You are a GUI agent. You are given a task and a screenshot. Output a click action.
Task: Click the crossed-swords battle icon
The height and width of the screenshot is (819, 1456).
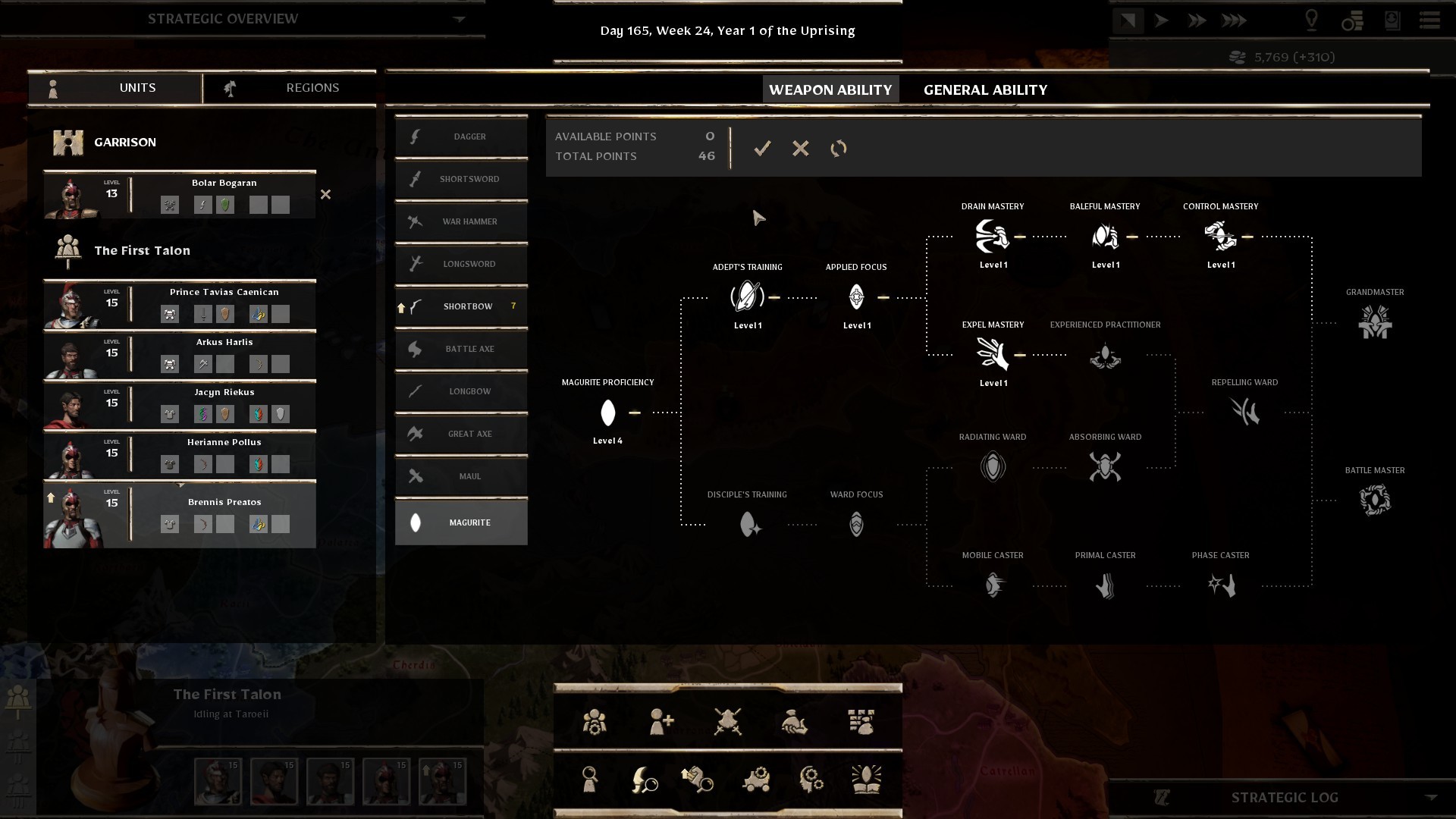tap(726, 722)
